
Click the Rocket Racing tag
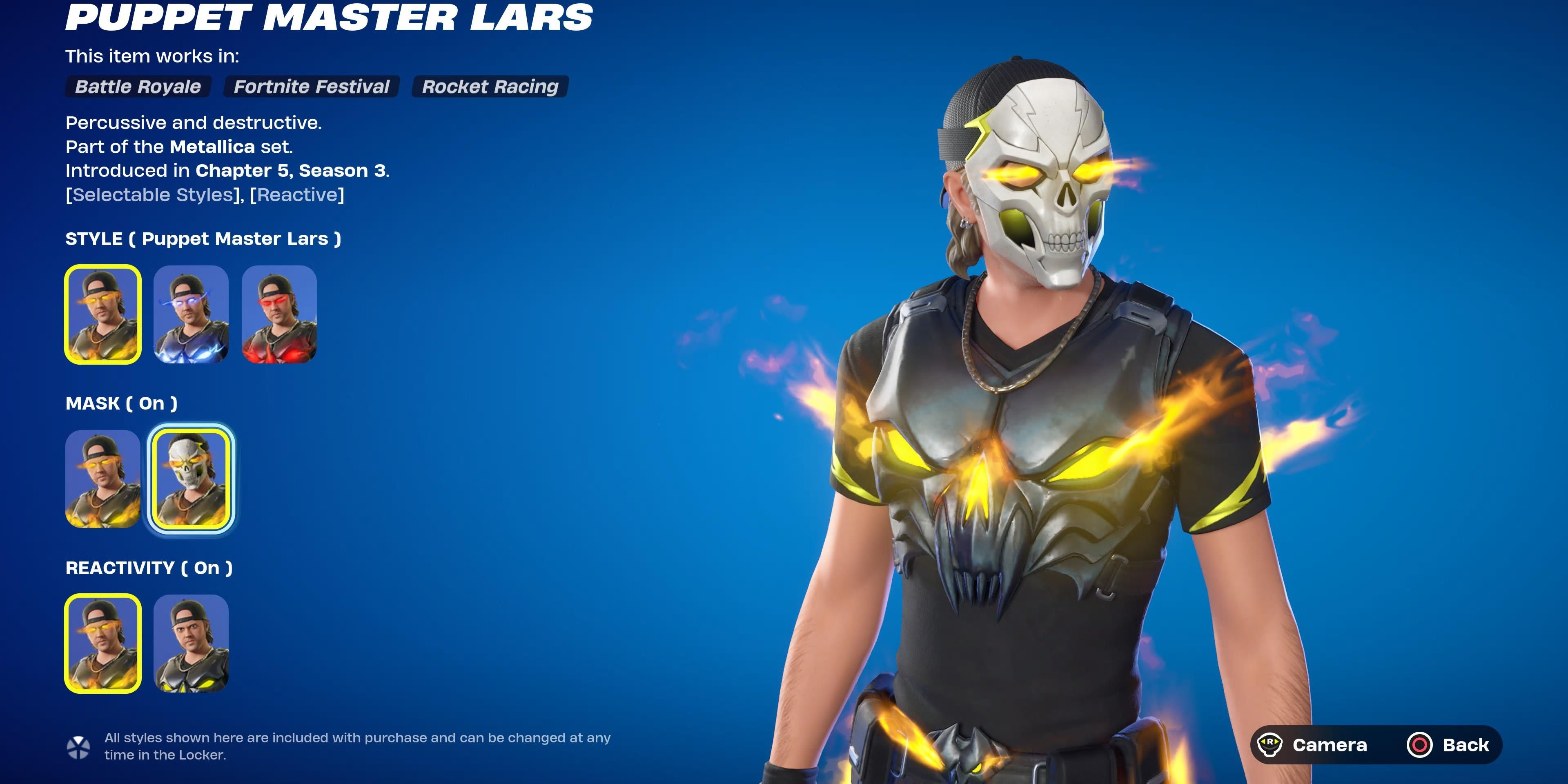click(490, 87)
